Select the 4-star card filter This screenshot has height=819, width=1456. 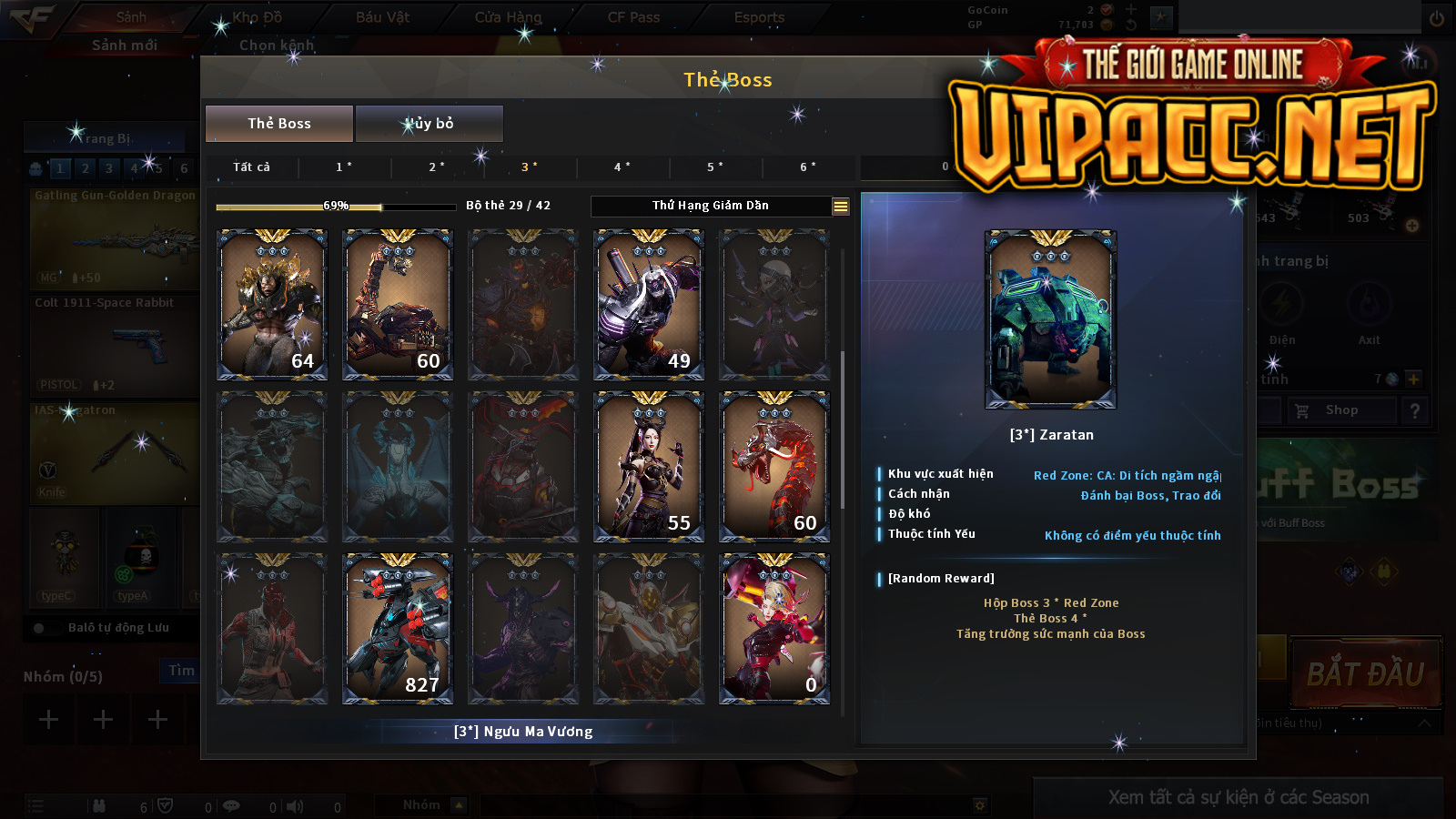pos(622,167)
